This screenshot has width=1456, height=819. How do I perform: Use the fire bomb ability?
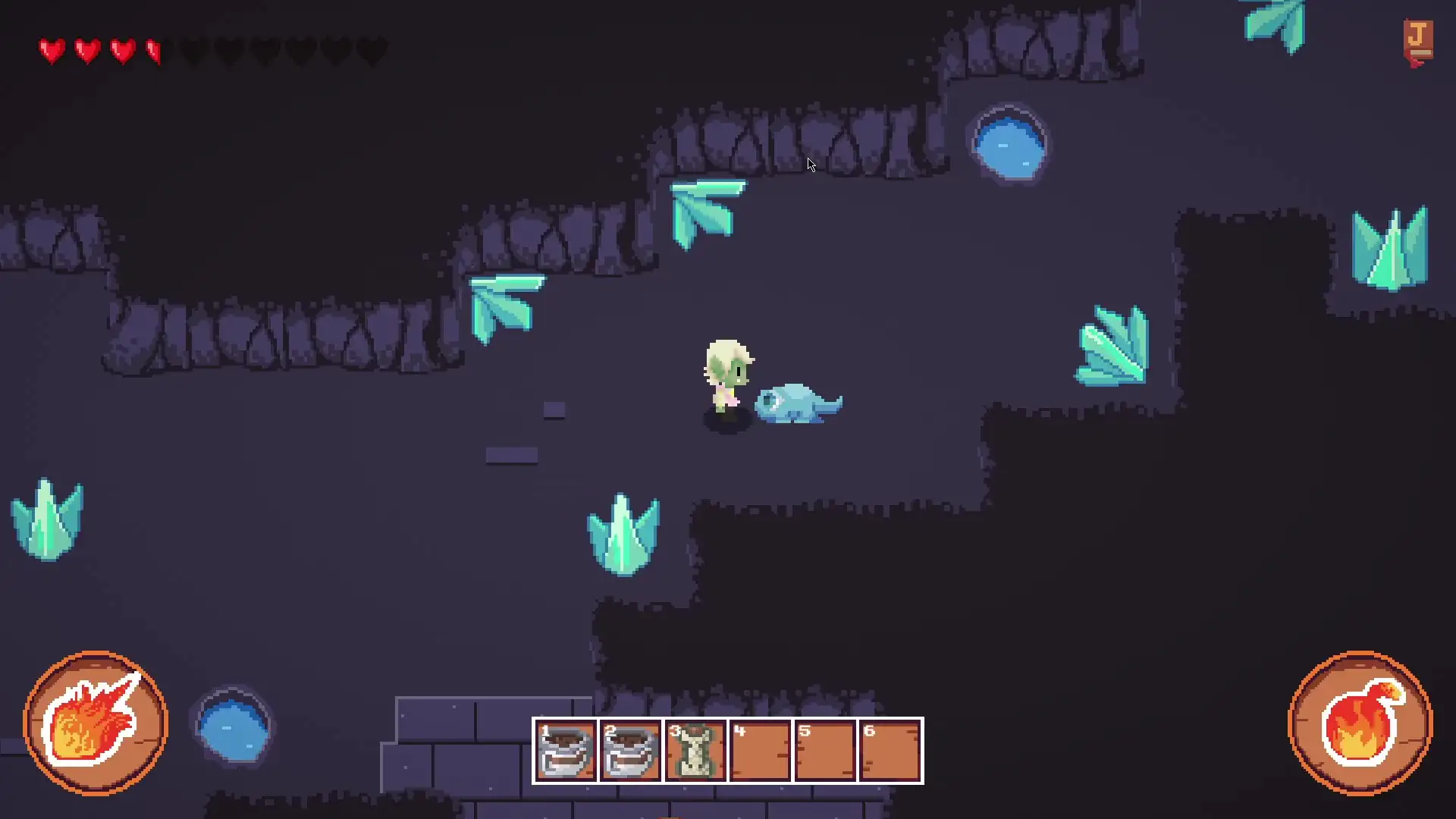[x=1360, y=723]
